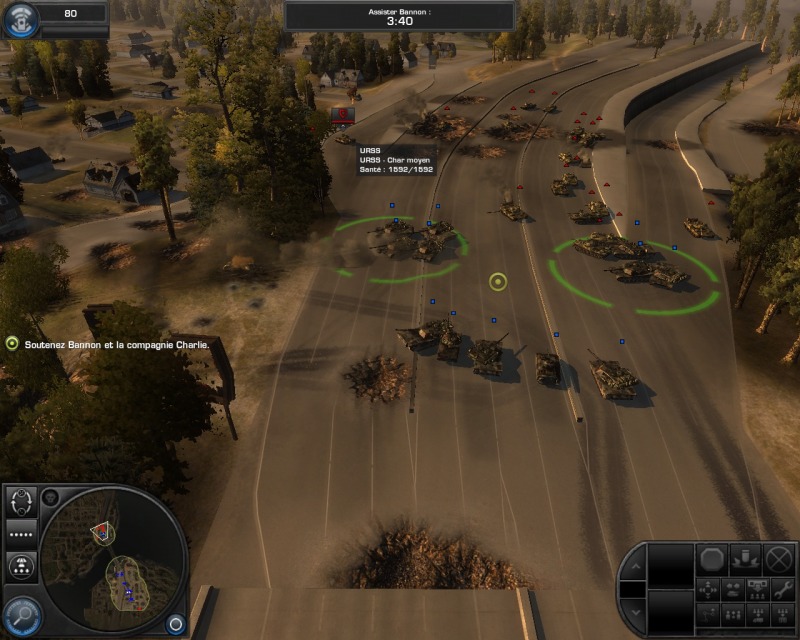Select the five-dots button beside minimap
The image size is (800, 640).
(x=21, y=532)
